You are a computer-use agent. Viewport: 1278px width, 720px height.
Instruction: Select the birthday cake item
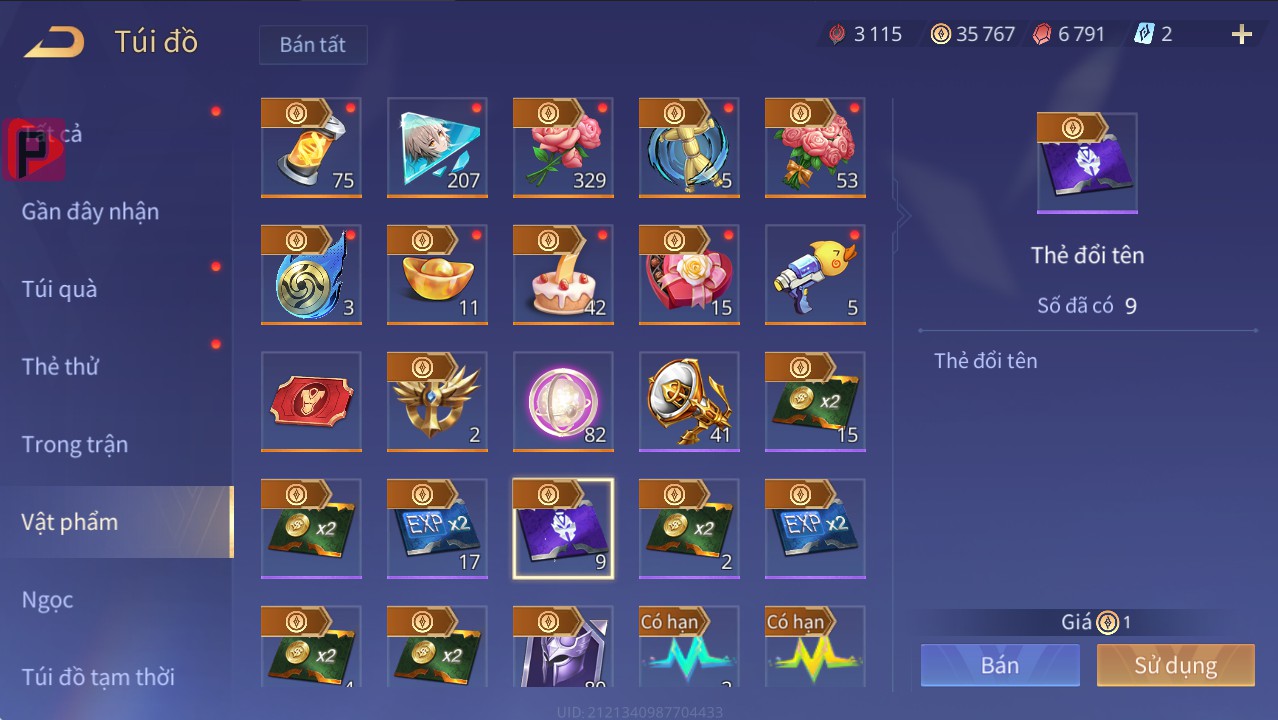click(563, 275)
